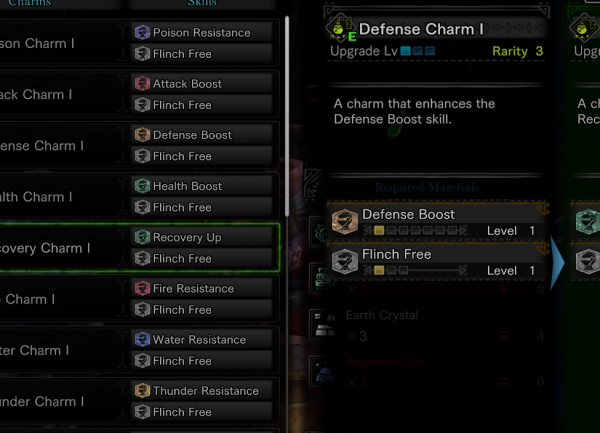The image size is (600, 433).
Task: Select the charm row with Poison Resistance
Action: 140,43
